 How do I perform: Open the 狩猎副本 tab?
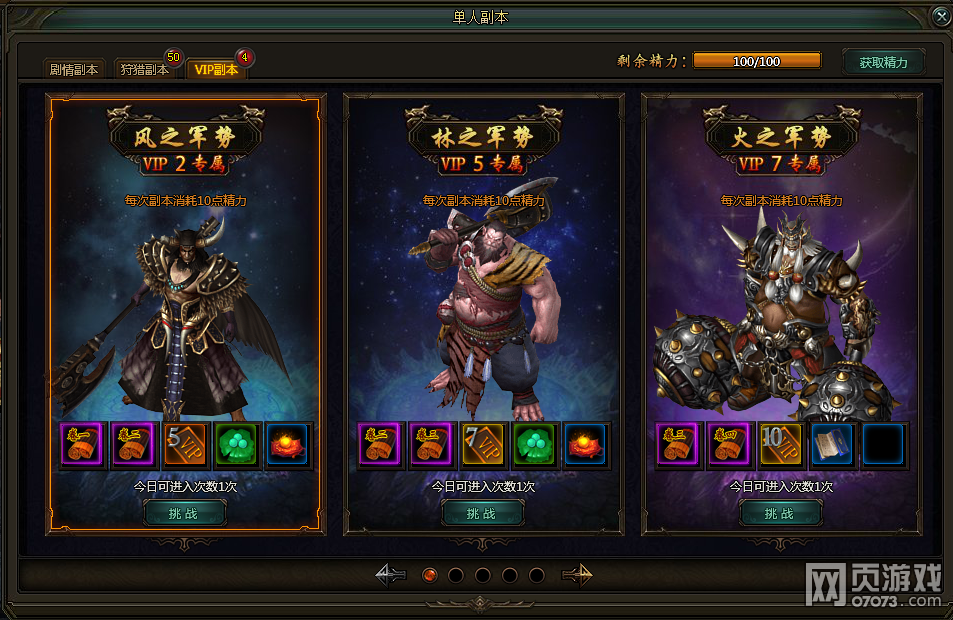[145, 69]
